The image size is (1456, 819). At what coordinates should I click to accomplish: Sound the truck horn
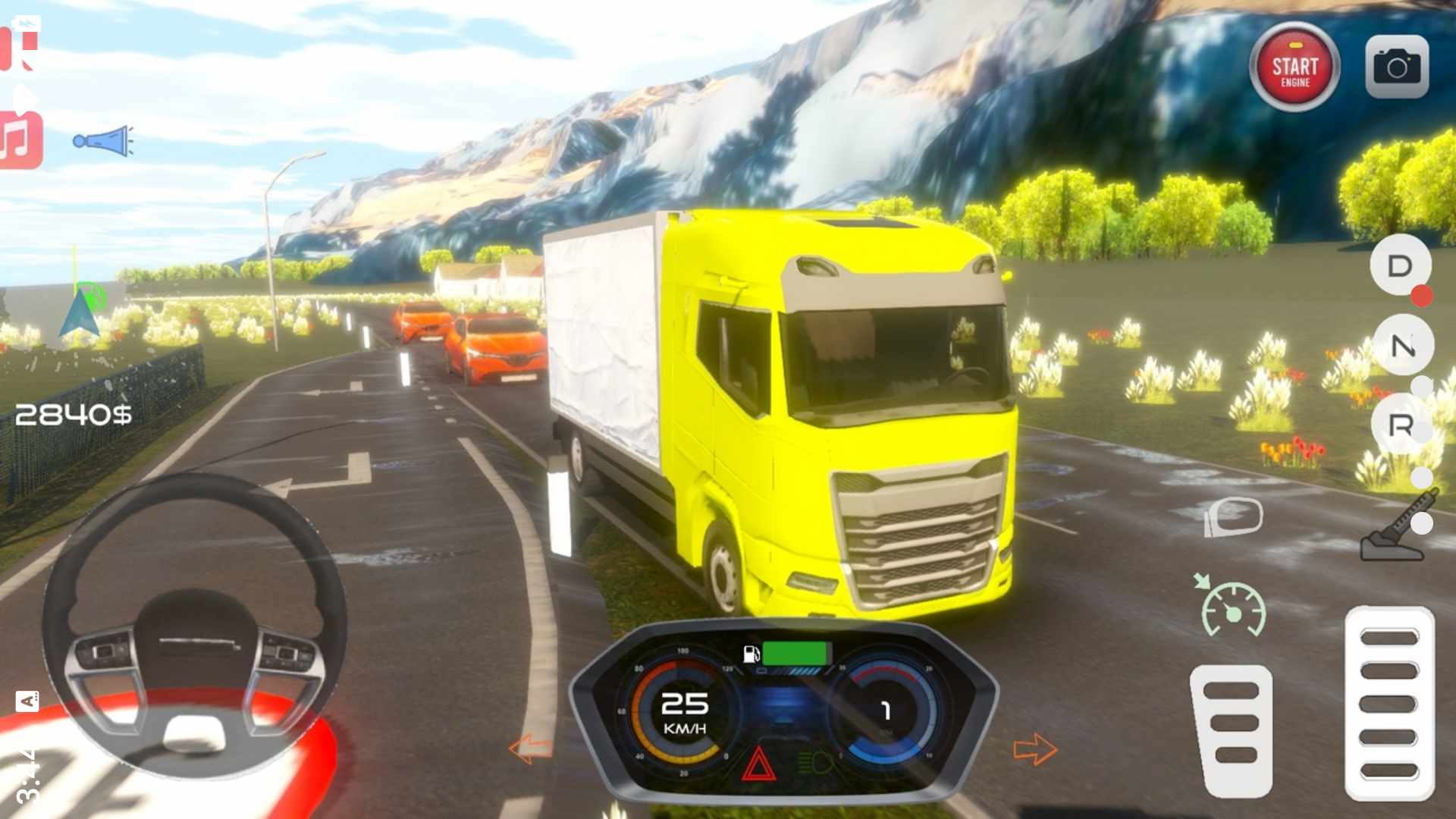click(103, 141)
